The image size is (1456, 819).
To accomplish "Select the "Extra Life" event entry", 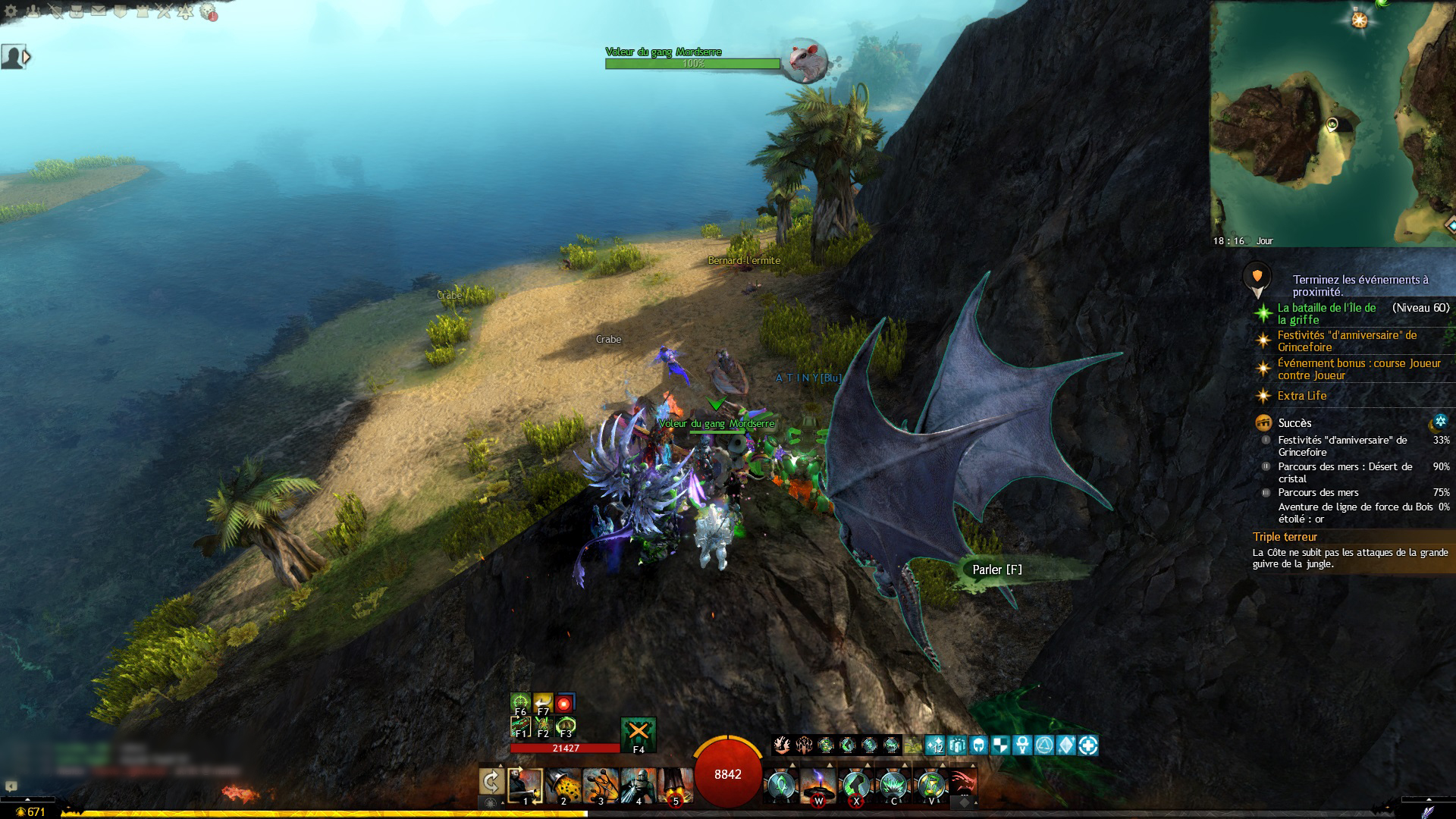I will [1301, 396].
